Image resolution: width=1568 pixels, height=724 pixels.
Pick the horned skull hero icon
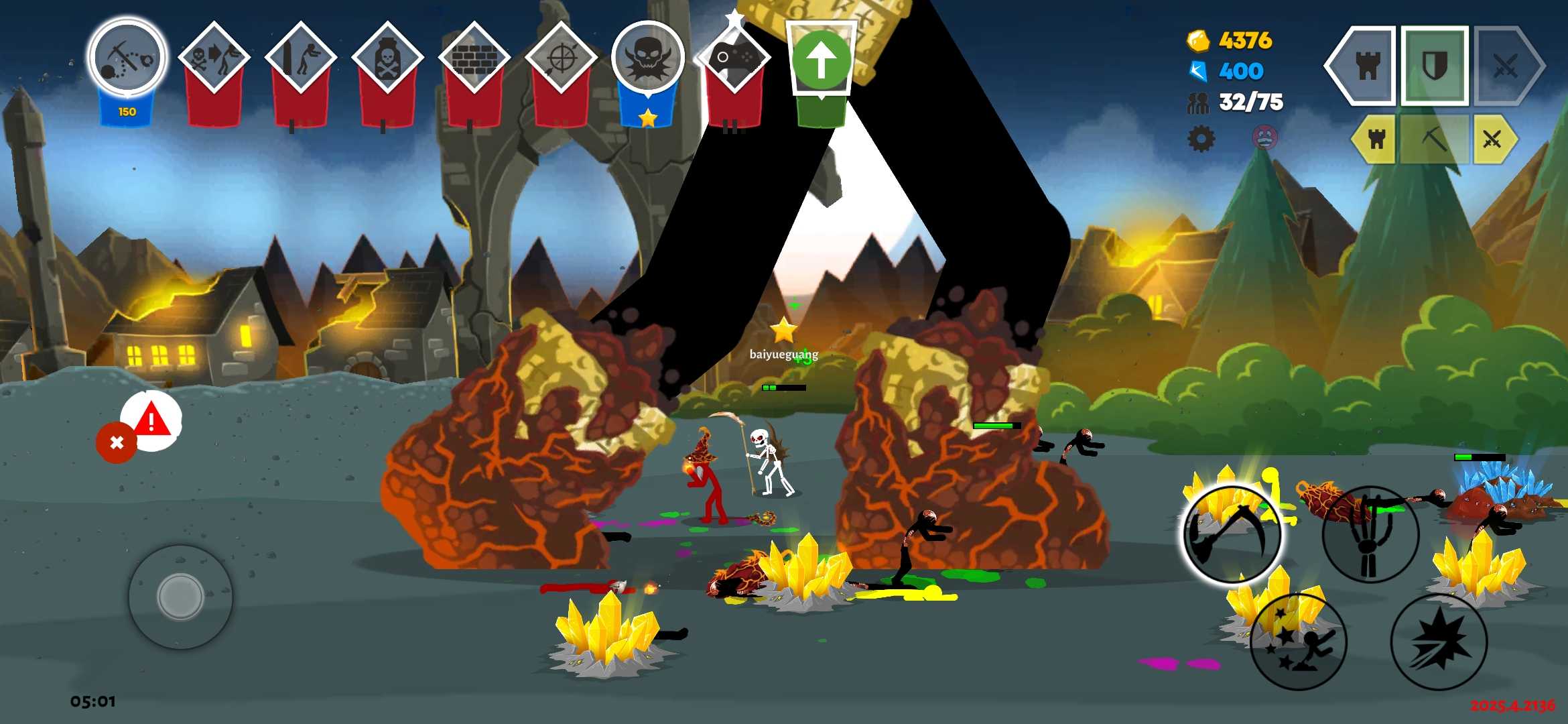[647, 58]
